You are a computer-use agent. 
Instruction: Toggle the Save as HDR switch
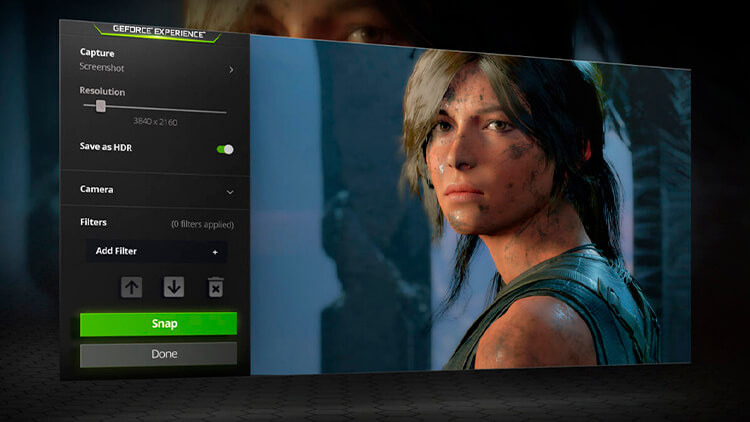click(x=225, y=149)
